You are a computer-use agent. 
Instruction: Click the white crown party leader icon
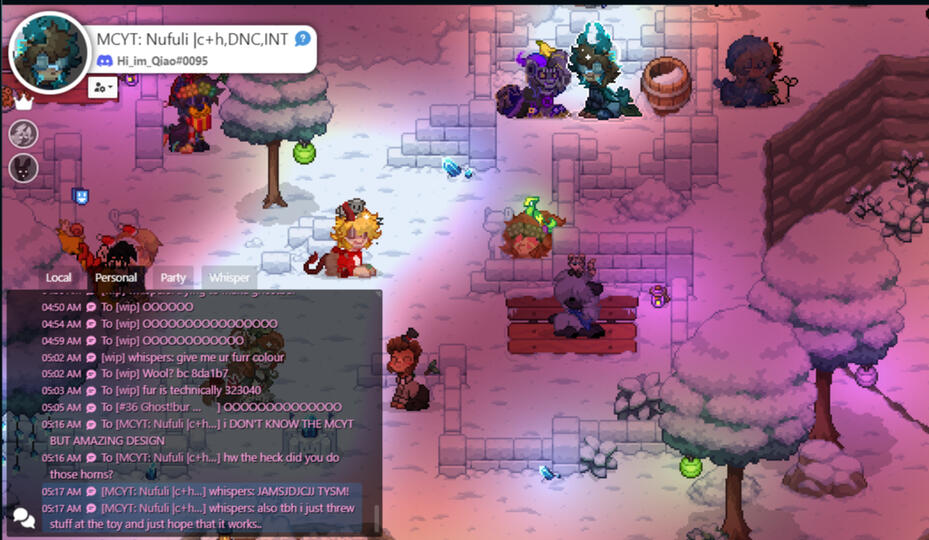pyautogui.click(x=23, y=102)
